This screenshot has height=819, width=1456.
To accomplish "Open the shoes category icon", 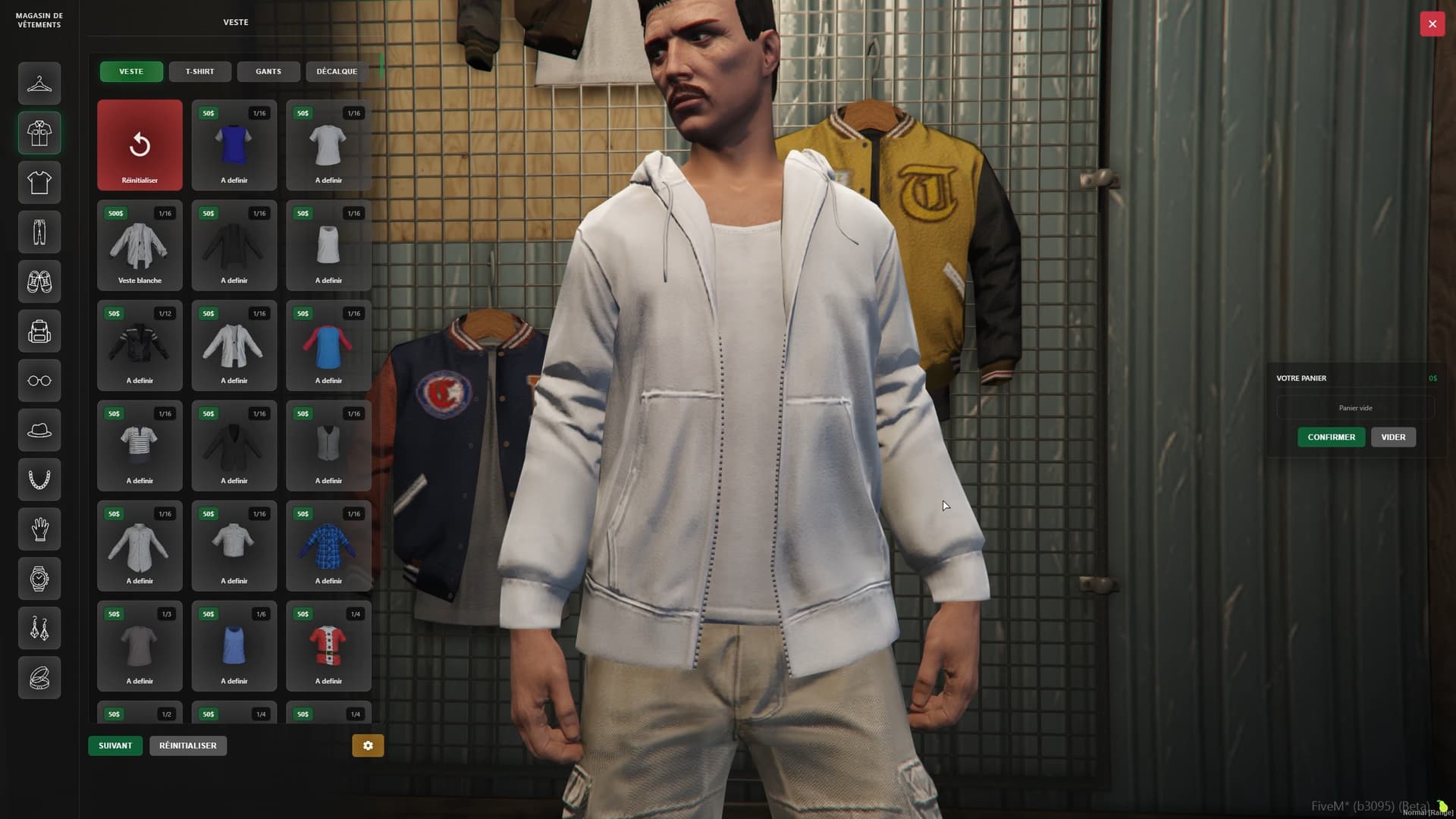I will point(39,281).
